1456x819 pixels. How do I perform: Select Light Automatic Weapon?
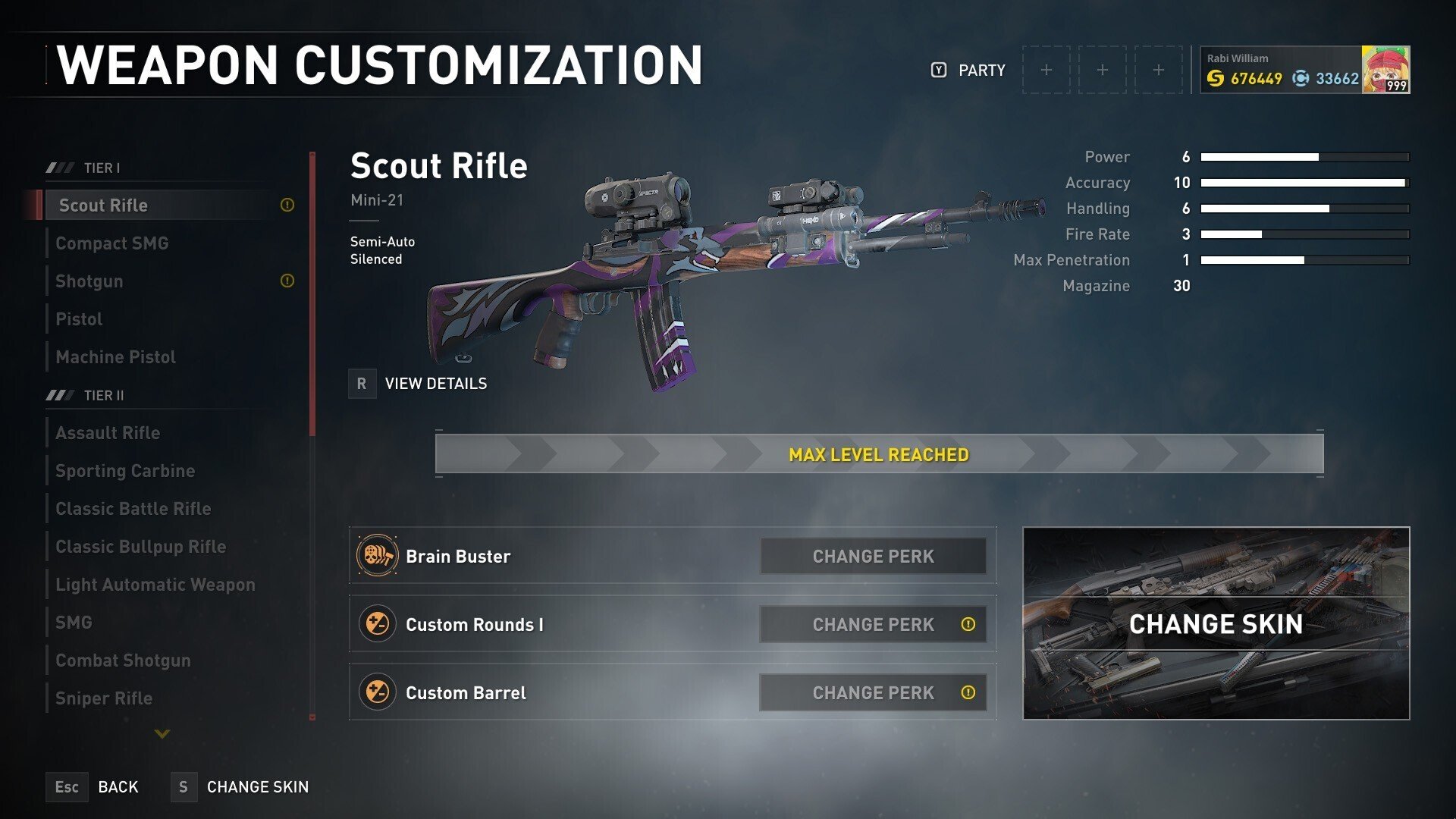155,585
